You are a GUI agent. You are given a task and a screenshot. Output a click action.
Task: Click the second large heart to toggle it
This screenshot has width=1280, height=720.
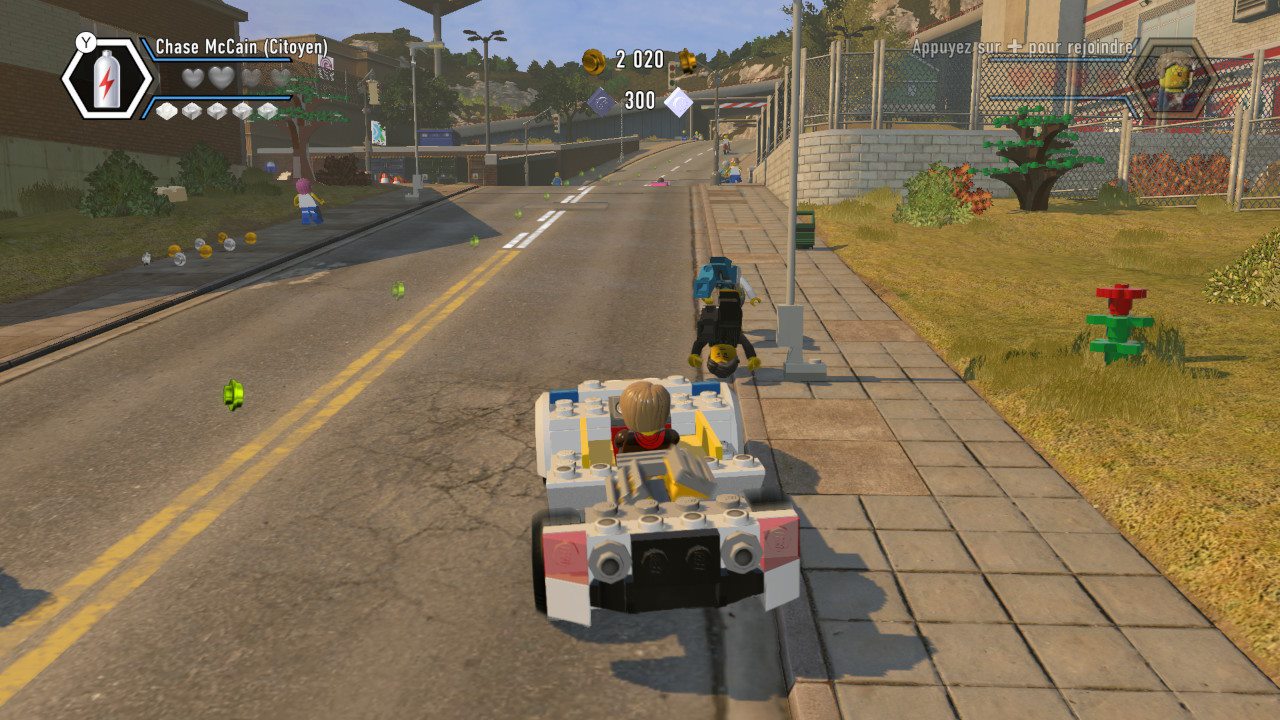[223, 76]
